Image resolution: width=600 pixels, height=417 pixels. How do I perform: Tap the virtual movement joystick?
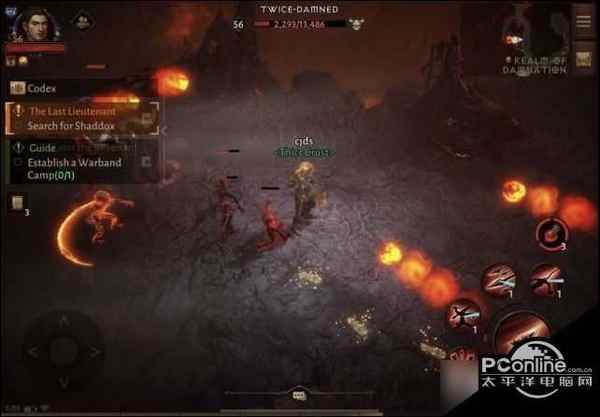(62, 351)
